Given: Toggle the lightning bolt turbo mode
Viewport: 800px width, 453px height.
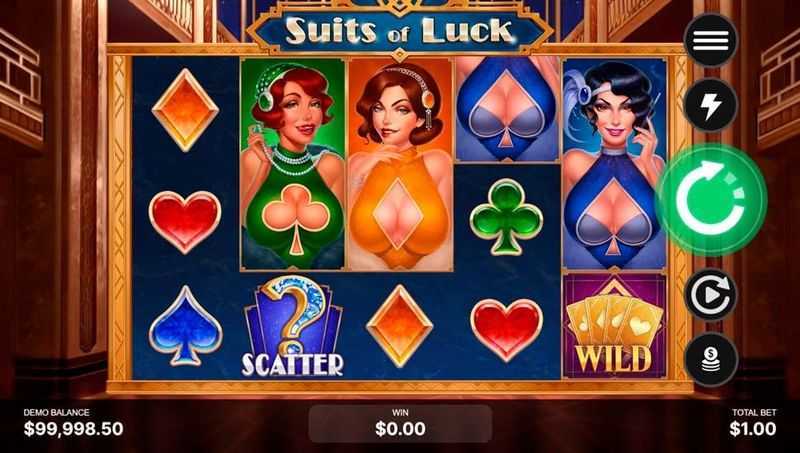Looking at the screenshot, I should 710,104.
